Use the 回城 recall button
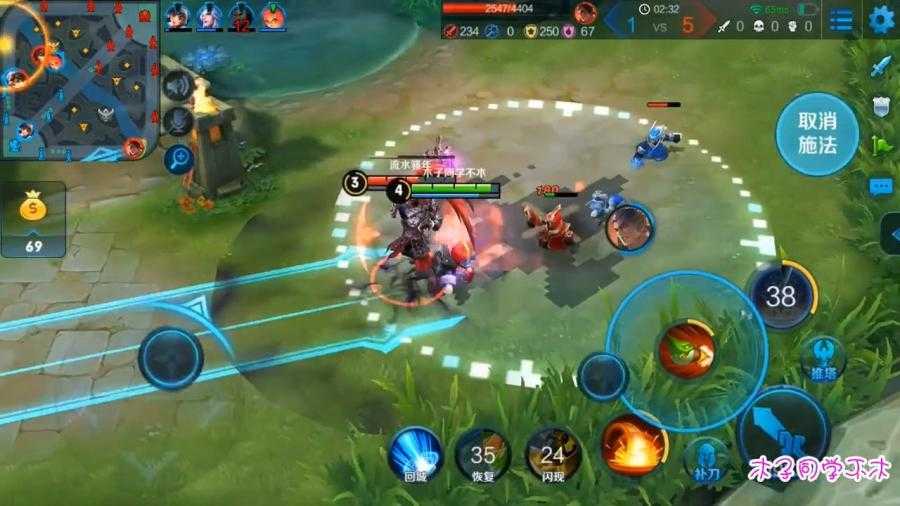The width and height of the screenshot is (900, 506). [415, 453]
